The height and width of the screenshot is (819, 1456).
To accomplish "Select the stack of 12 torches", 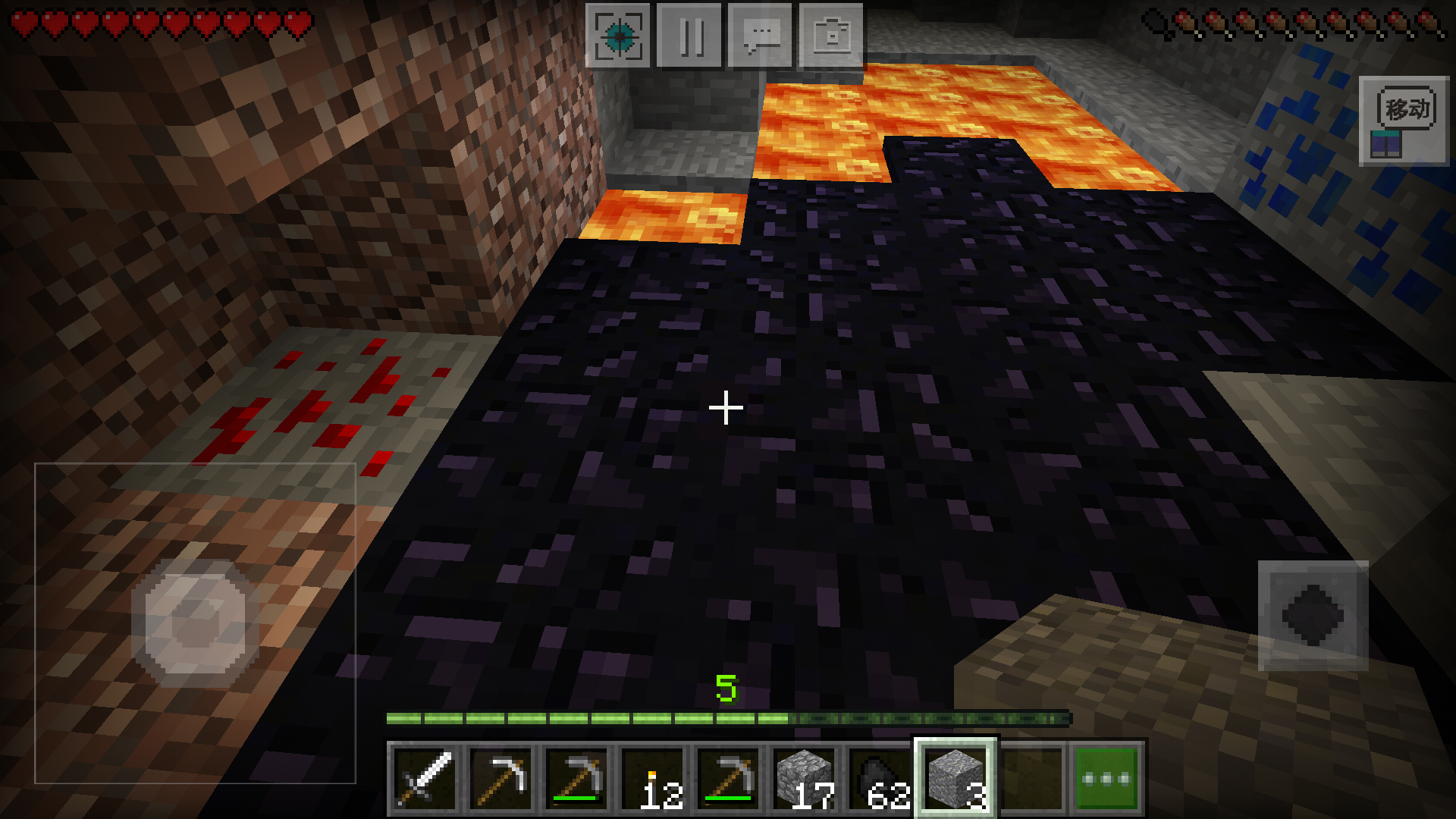I will pyautogui.click(x=653, y=779).
